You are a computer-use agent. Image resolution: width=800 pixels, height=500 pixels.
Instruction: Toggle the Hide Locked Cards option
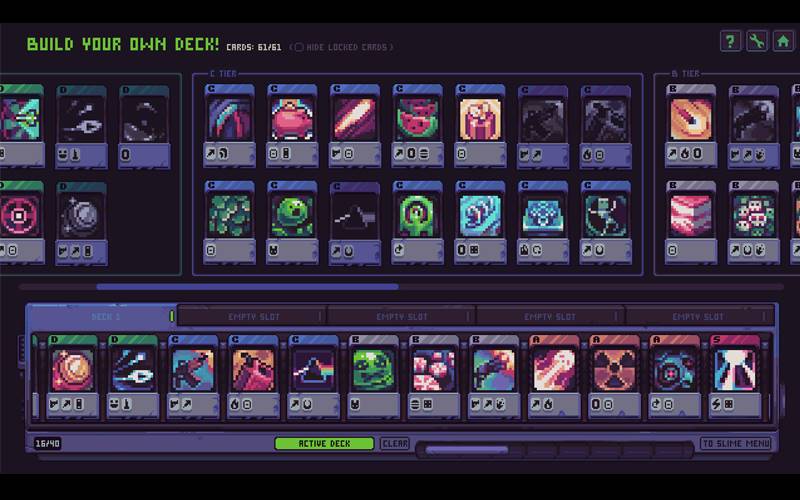coord(299,47)
